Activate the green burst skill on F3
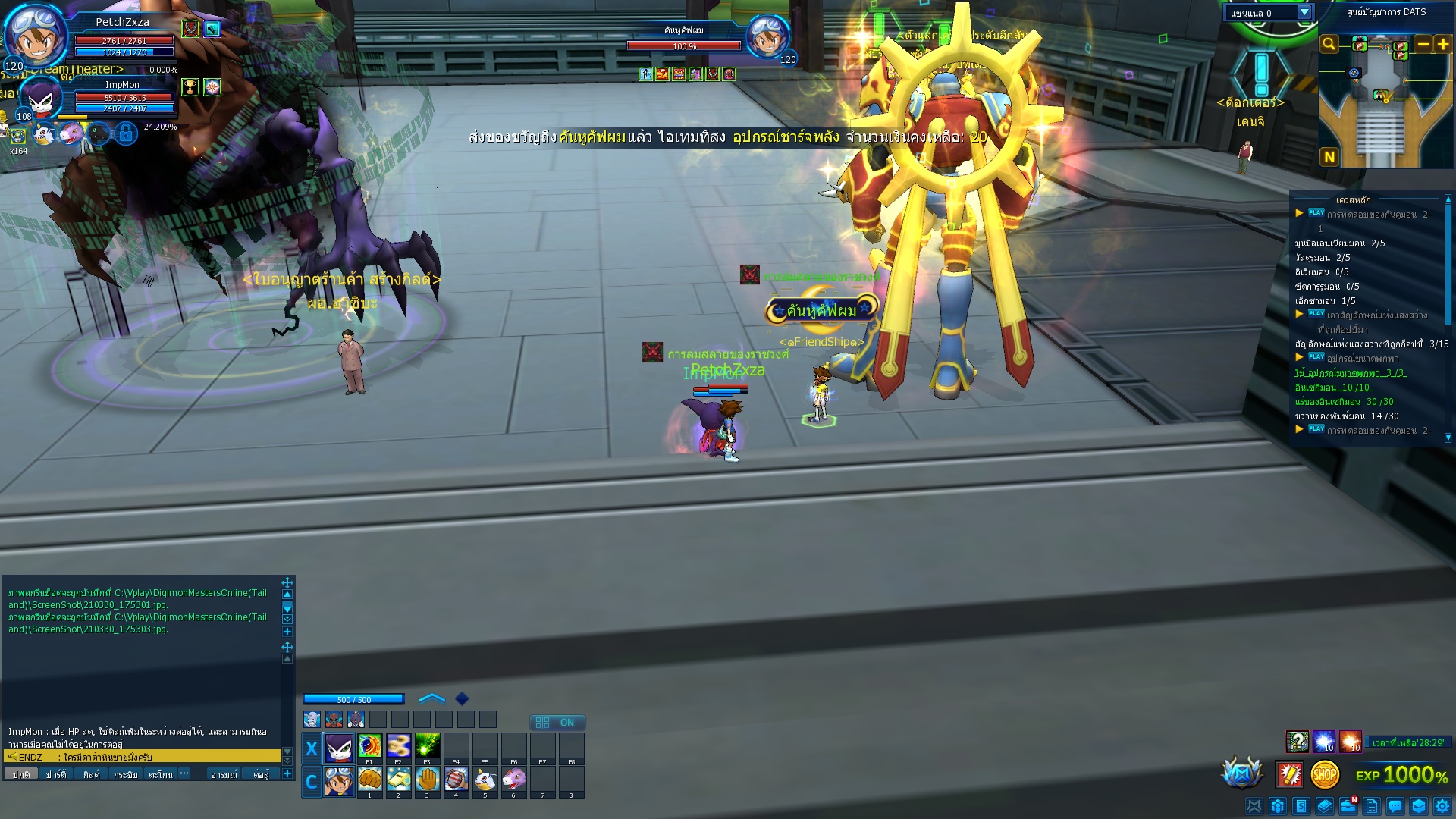1456x819 pixels. click(x=427, y=746)
